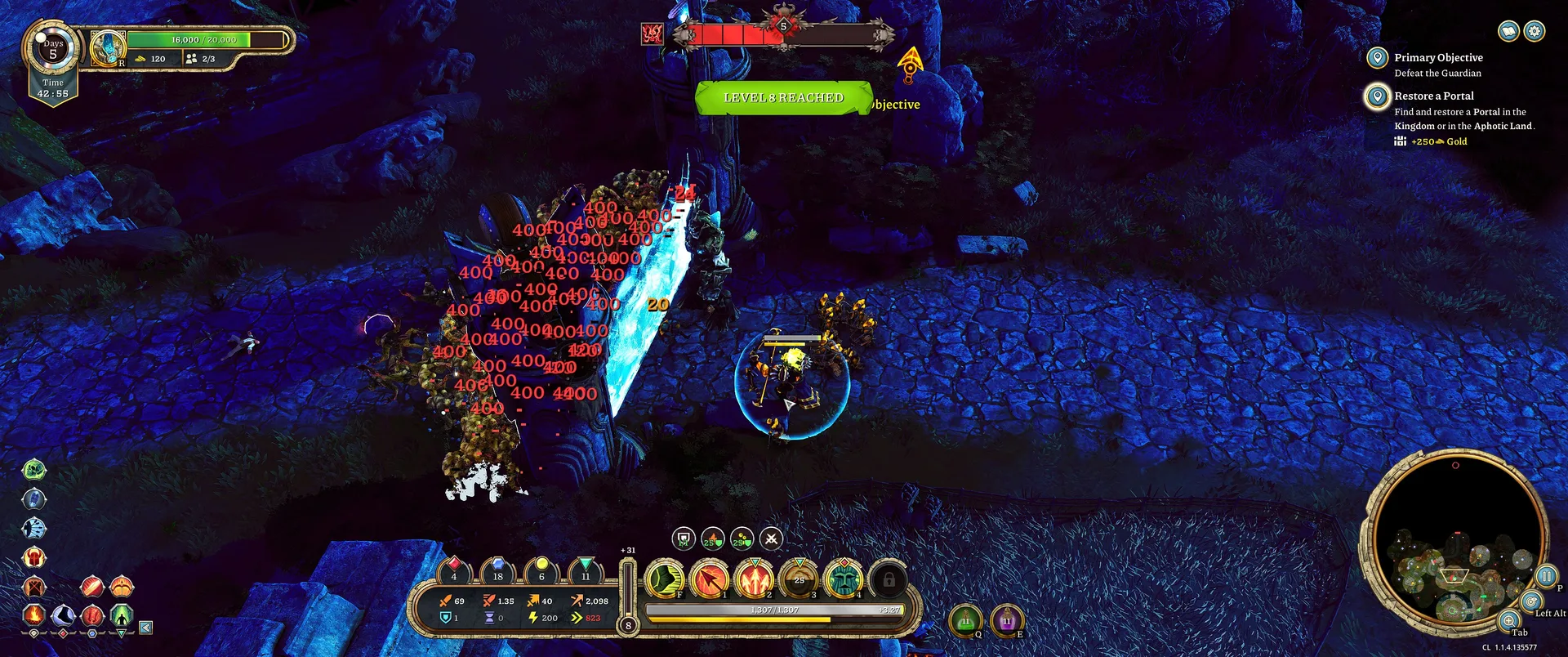Screen dimensions: 1568x657
Task: Click the locked ability slot
Action: pyautogui.click(x=889, y=579)
